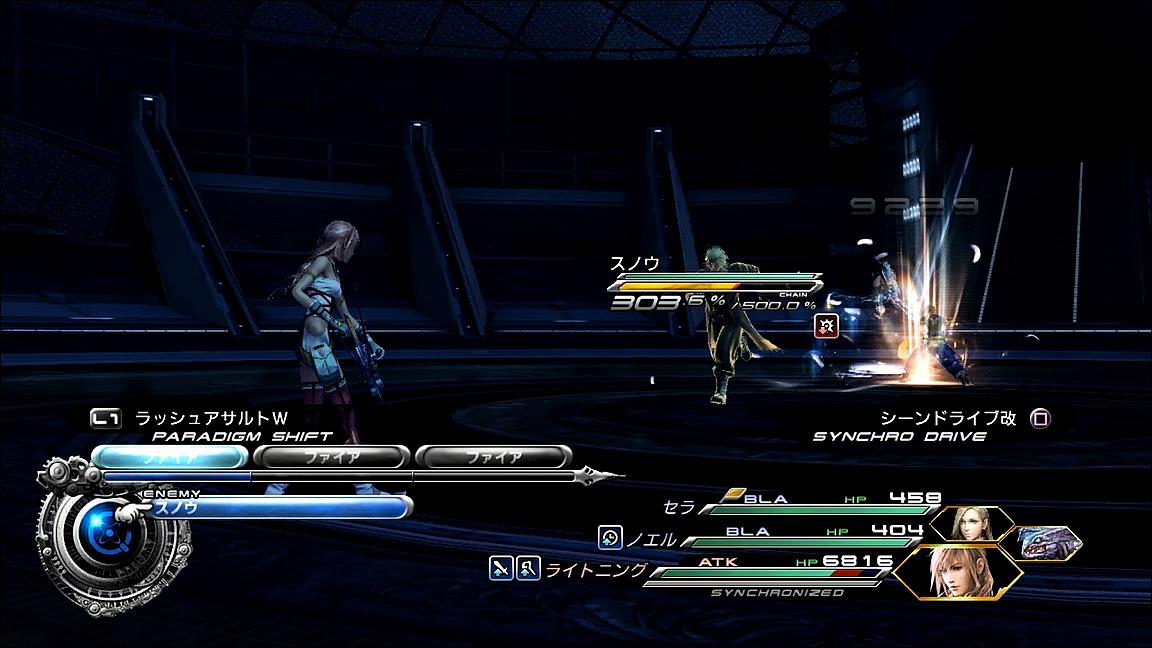
Task: Select セラ in the party list
Action: pyautogui.click(x=679, y=508)
